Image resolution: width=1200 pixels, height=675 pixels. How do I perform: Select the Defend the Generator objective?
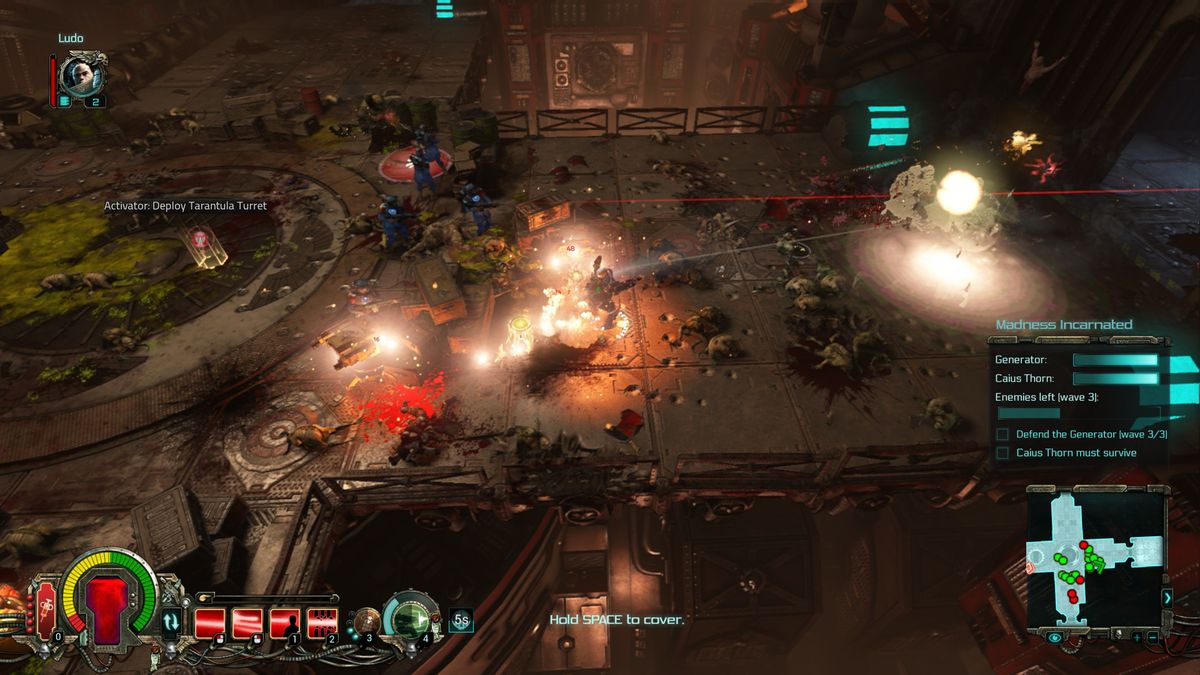(x=1090, y=434)
